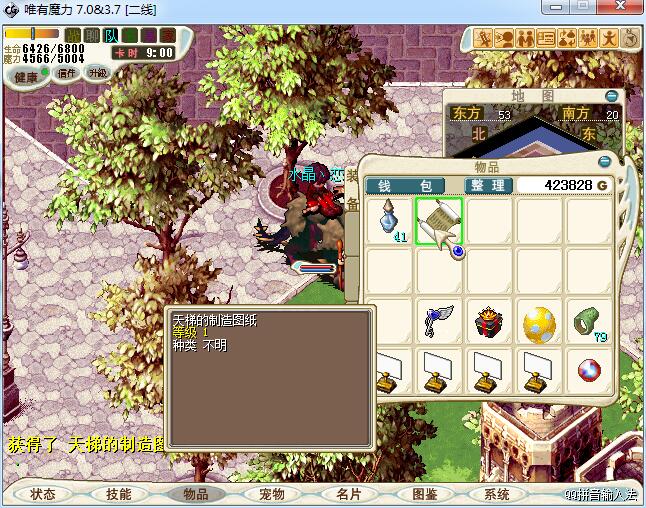Open the 技能 skills menu
Screen dimensions: 646x508
point(119,494)
